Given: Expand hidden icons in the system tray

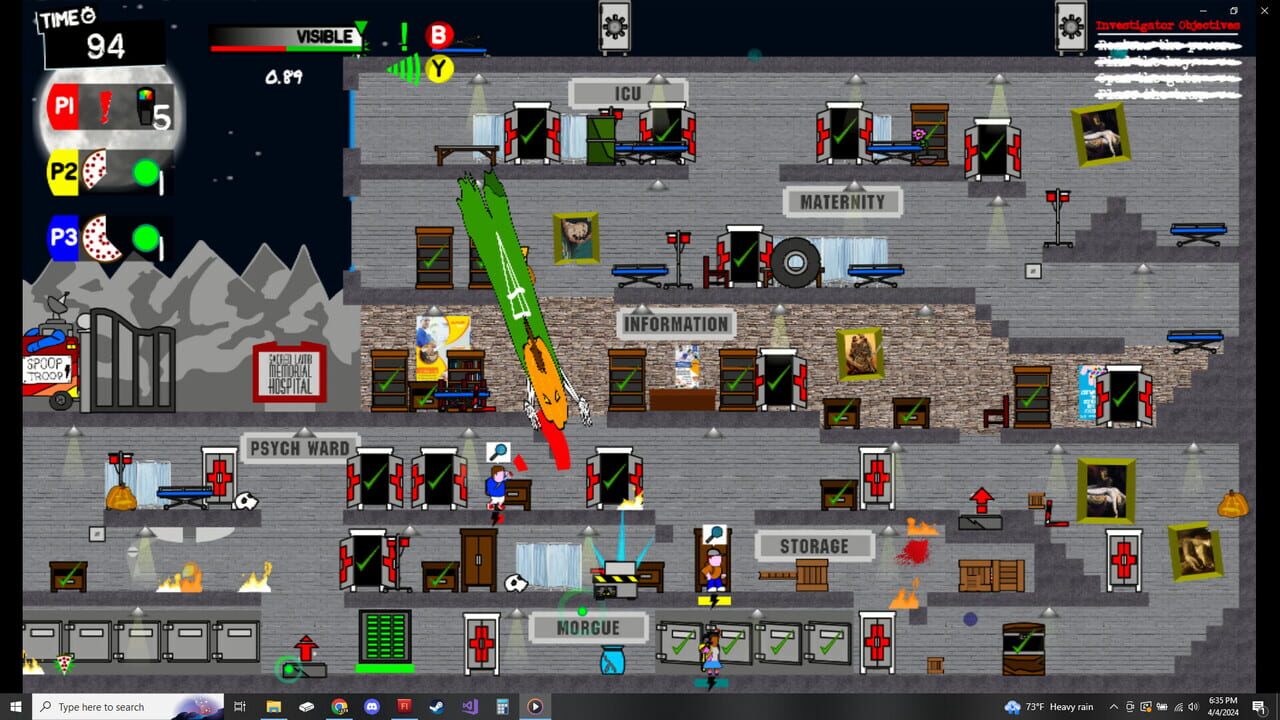Looking at the screenshot, I should tap(1113, 707).
